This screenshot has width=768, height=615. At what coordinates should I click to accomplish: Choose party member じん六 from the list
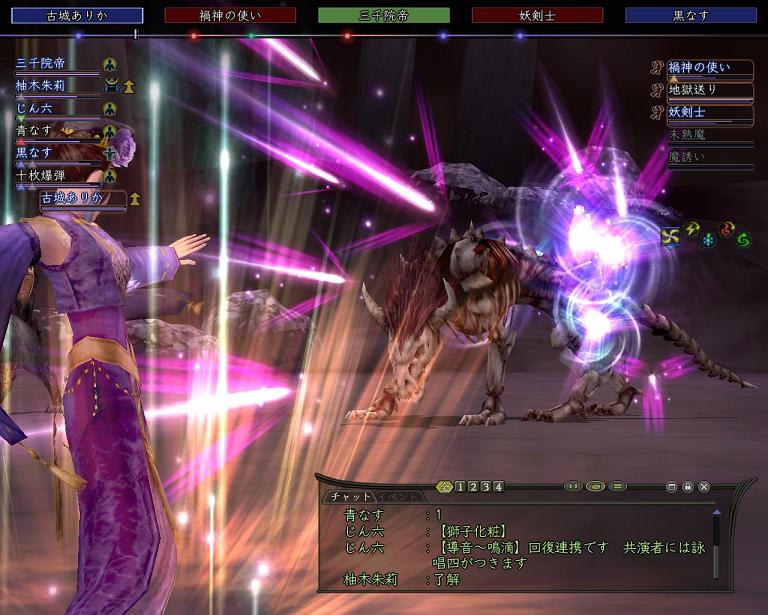tap(35, 109)
